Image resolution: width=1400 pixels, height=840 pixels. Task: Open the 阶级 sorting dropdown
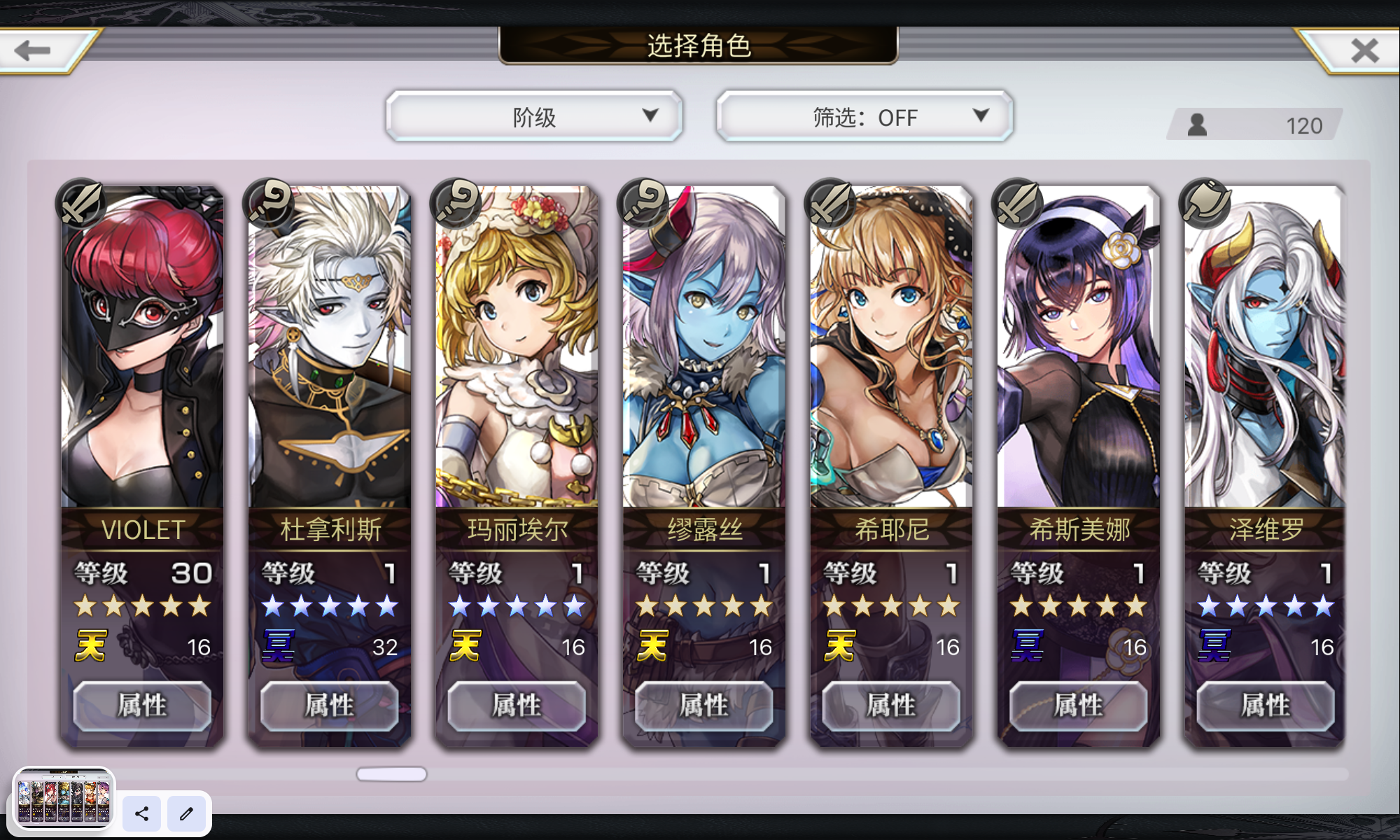[x=534, y=117]
